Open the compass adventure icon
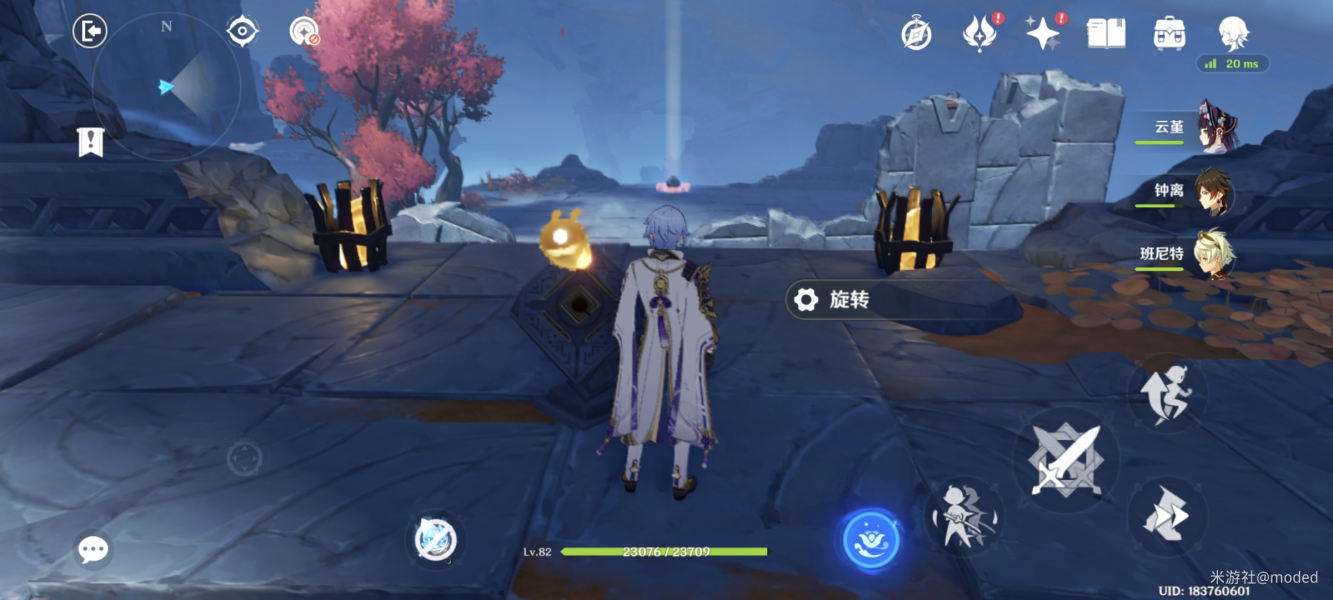This screenshot has width=1333, height=600. [916, 34]
